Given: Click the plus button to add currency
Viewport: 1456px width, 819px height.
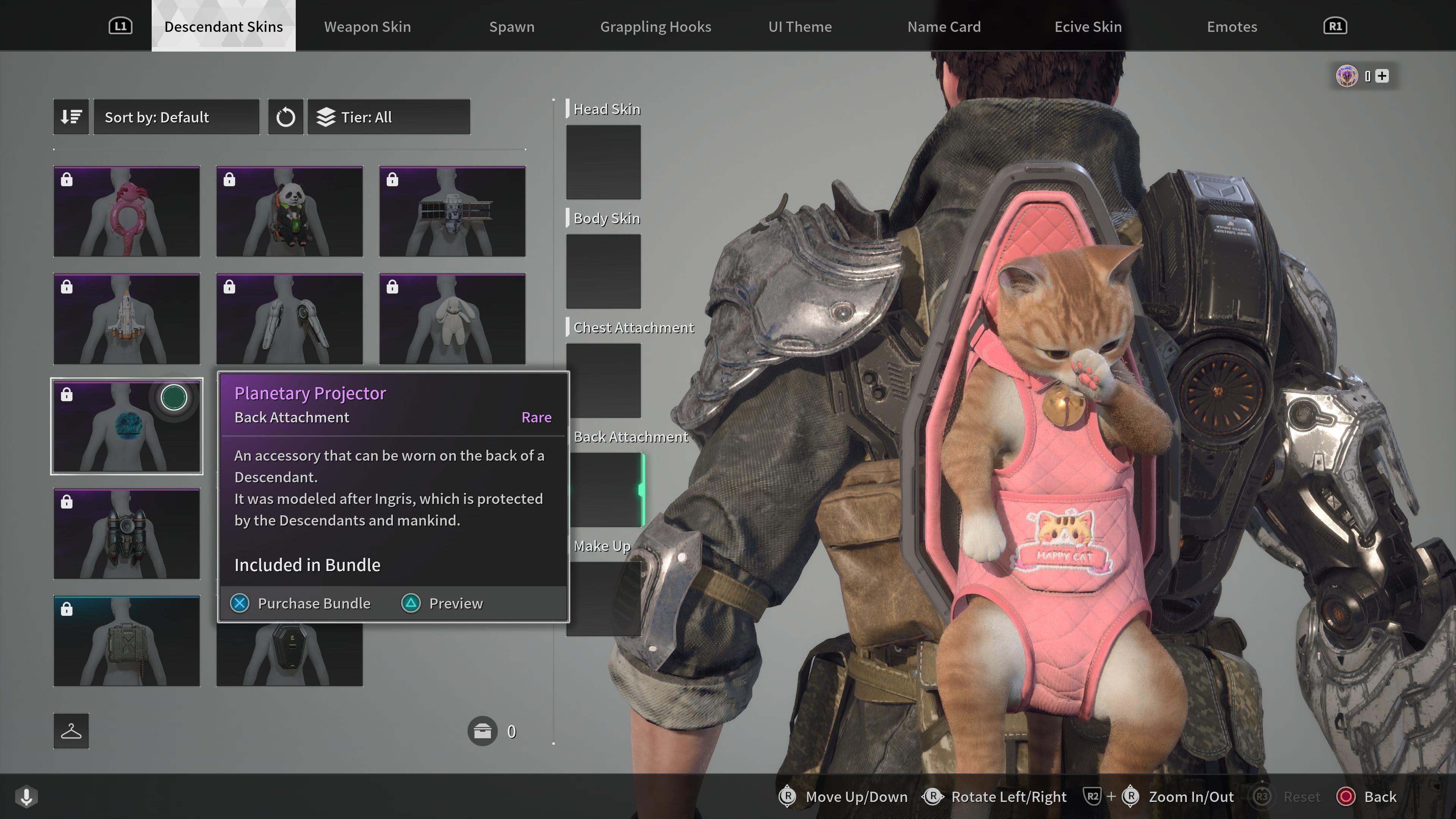Looking at the screenshot, I should click(x=1381, y=76).
